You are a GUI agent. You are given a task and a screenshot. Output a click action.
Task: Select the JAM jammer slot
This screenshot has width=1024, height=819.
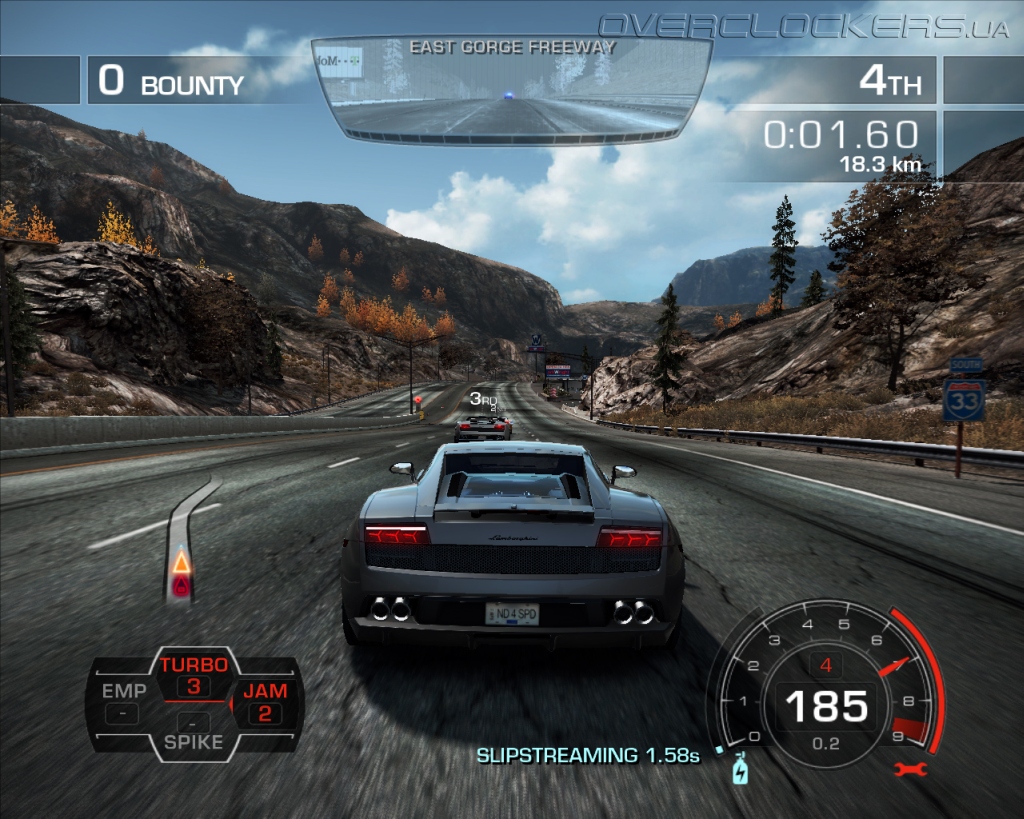pos(265,702)
